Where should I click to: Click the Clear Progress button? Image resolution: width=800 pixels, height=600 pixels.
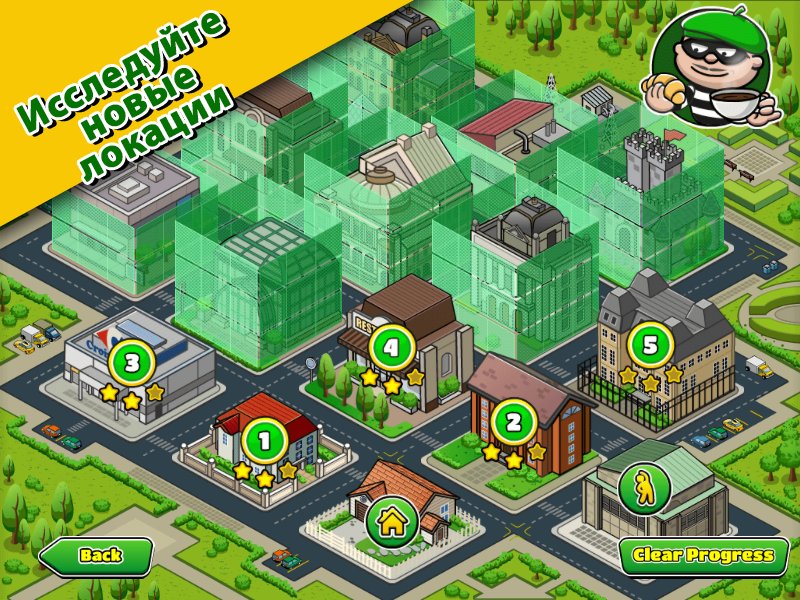[704, 555]
